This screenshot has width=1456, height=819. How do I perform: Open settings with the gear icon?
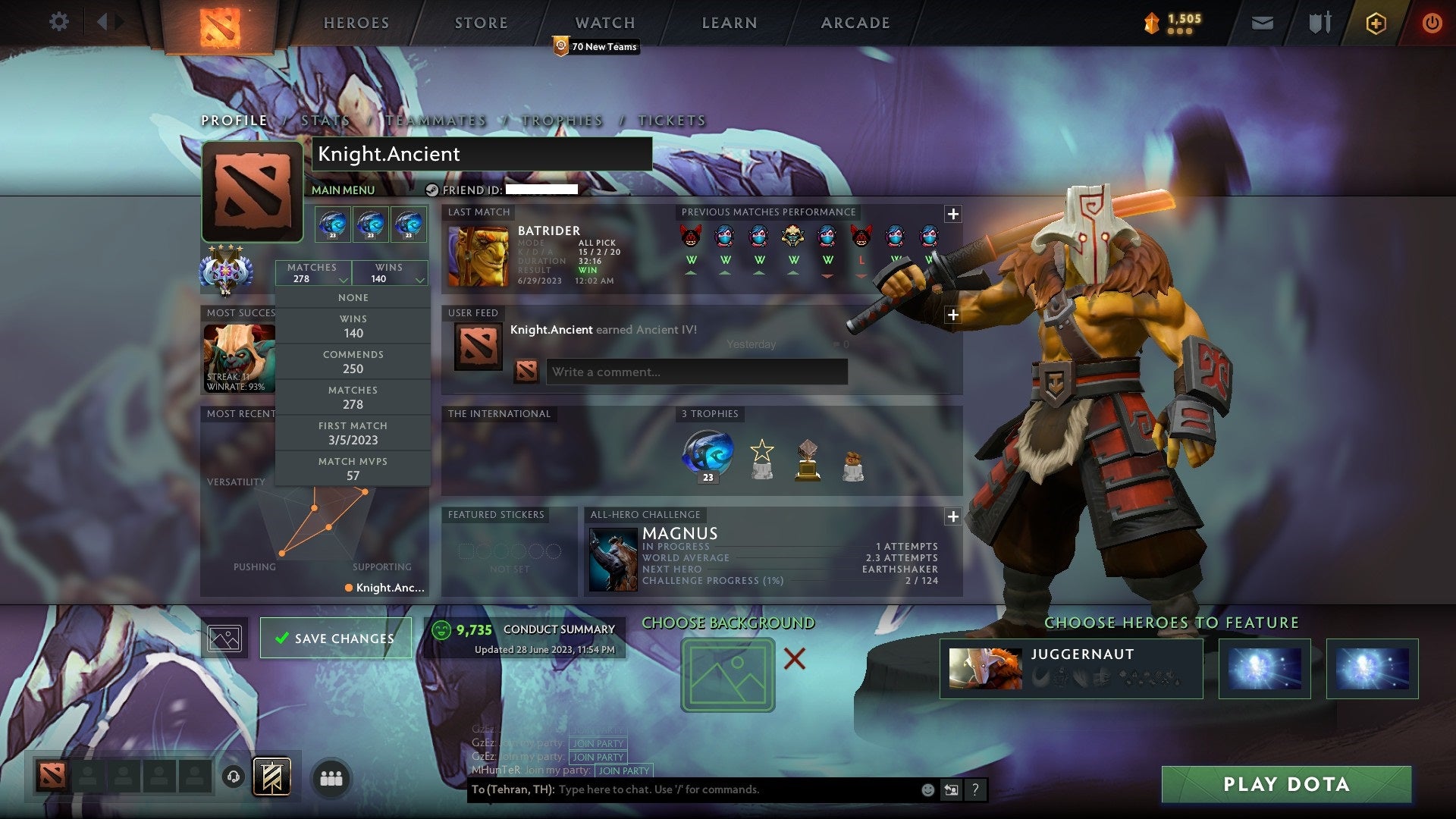click(x=59, y=21)
